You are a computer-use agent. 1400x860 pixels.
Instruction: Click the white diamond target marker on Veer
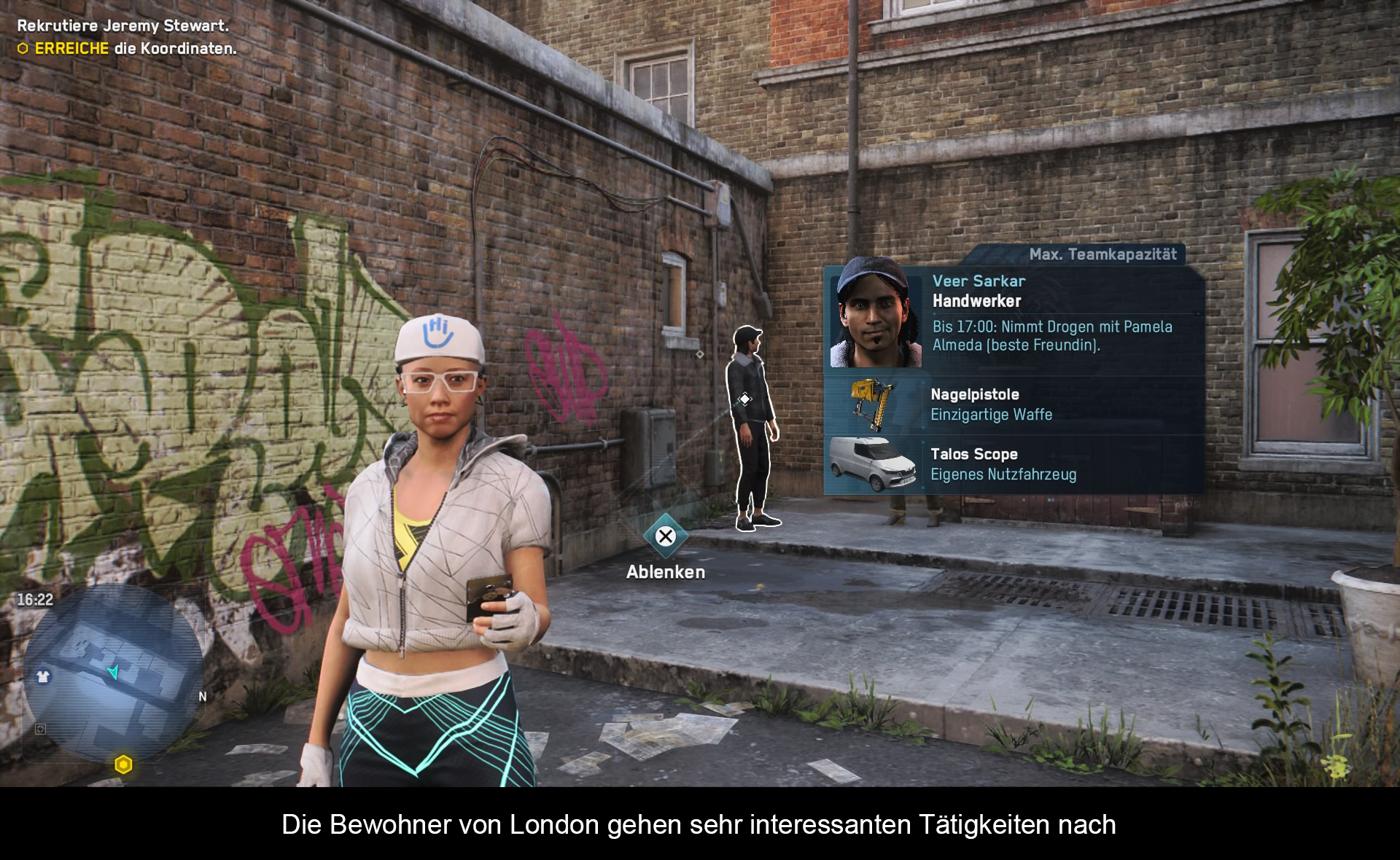[x=744, y=399]
